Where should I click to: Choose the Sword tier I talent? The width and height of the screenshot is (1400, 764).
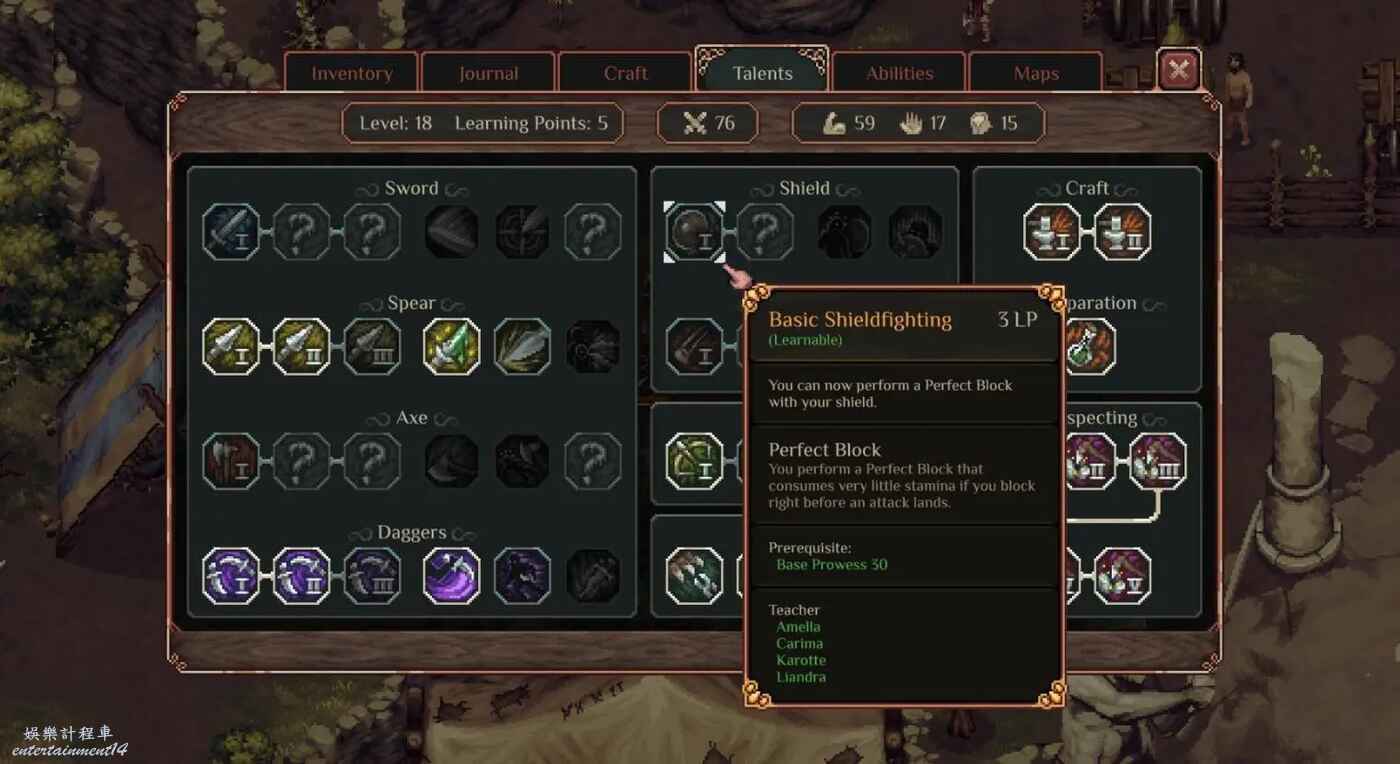point(231,232)
